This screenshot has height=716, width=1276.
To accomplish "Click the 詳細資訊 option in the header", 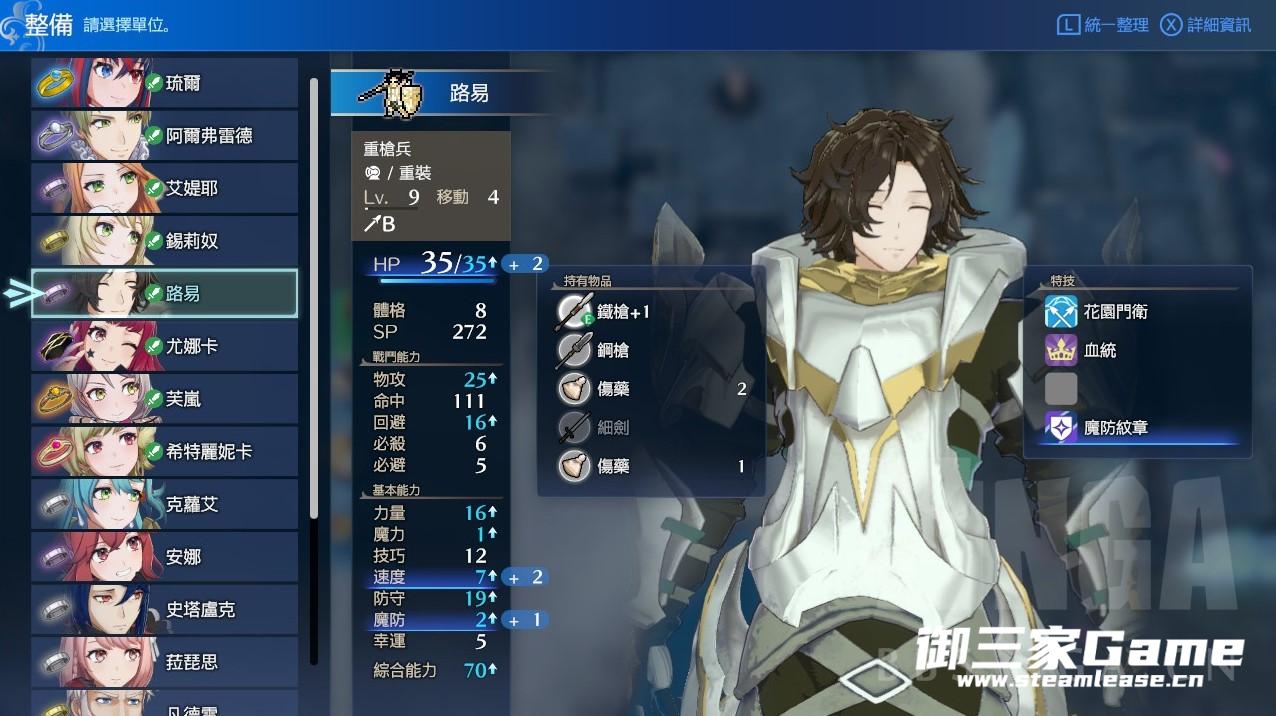I will pos(1206,25).
